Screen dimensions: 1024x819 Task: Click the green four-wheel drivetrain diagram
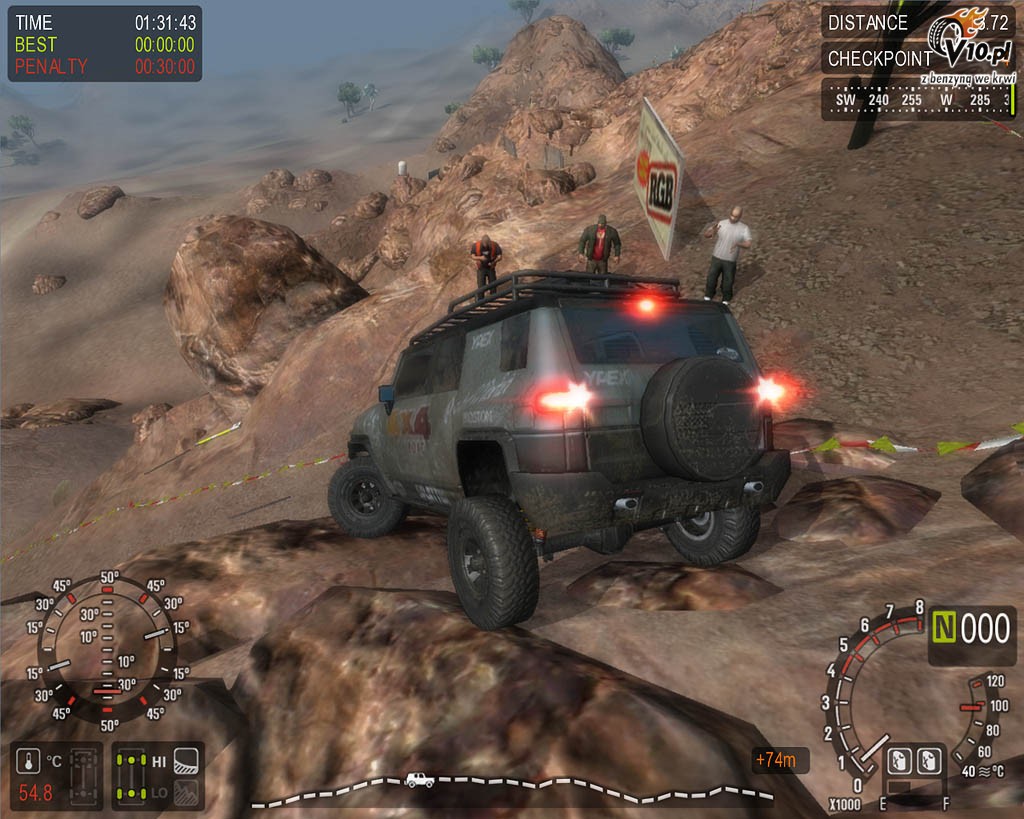[x=129, y=776]
